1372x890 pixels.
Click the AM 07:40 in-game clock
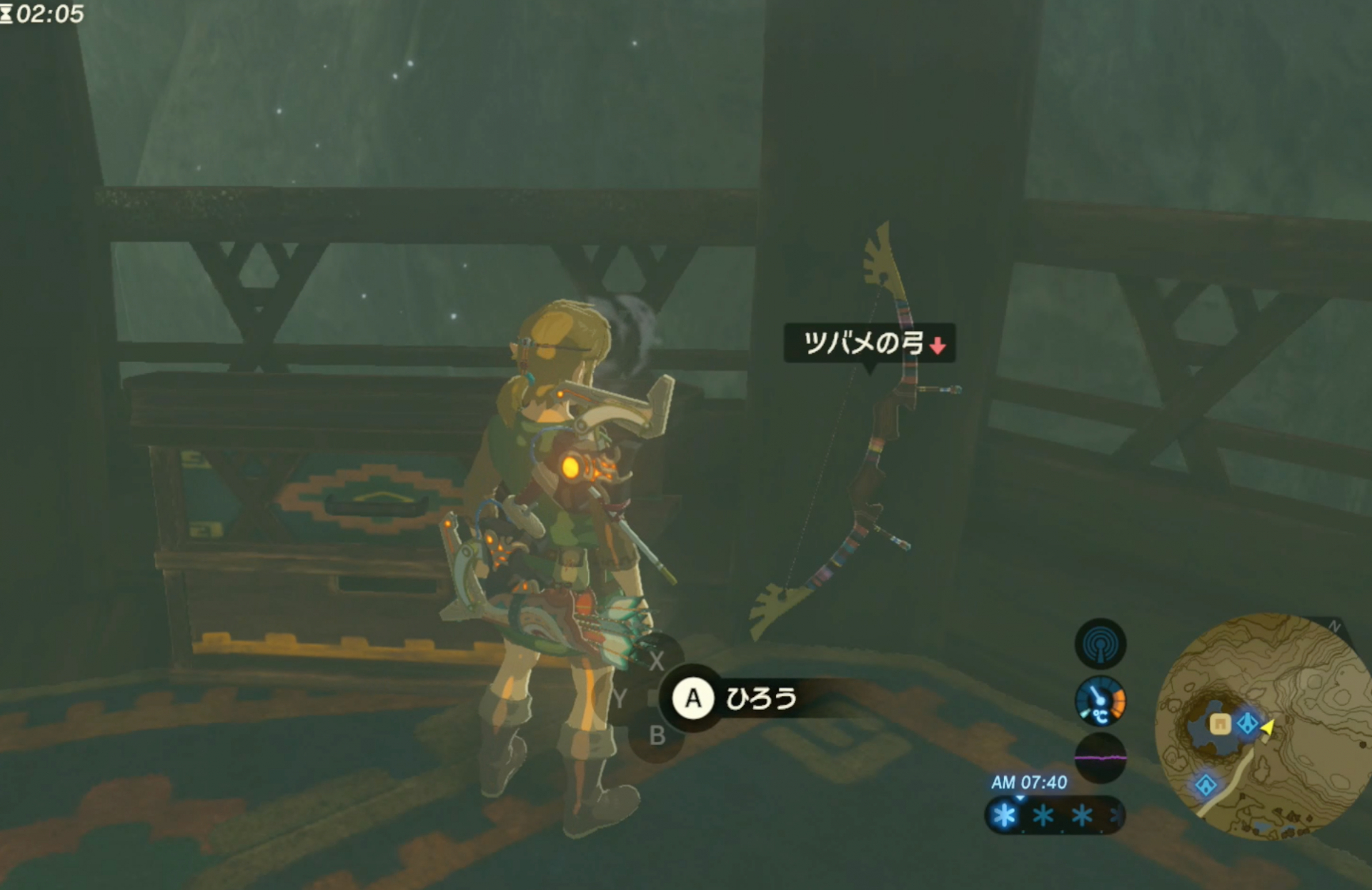tap(1029, 781)
